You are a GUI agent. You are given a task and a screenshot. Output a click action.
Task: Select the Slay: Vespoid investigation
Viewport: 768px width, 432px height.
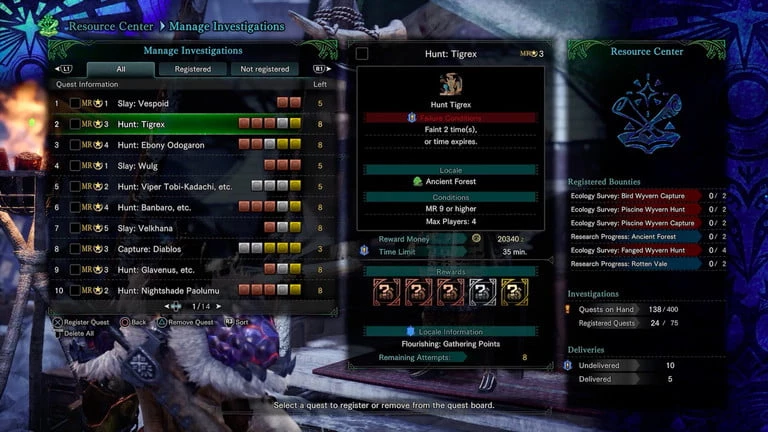[180, 103]
